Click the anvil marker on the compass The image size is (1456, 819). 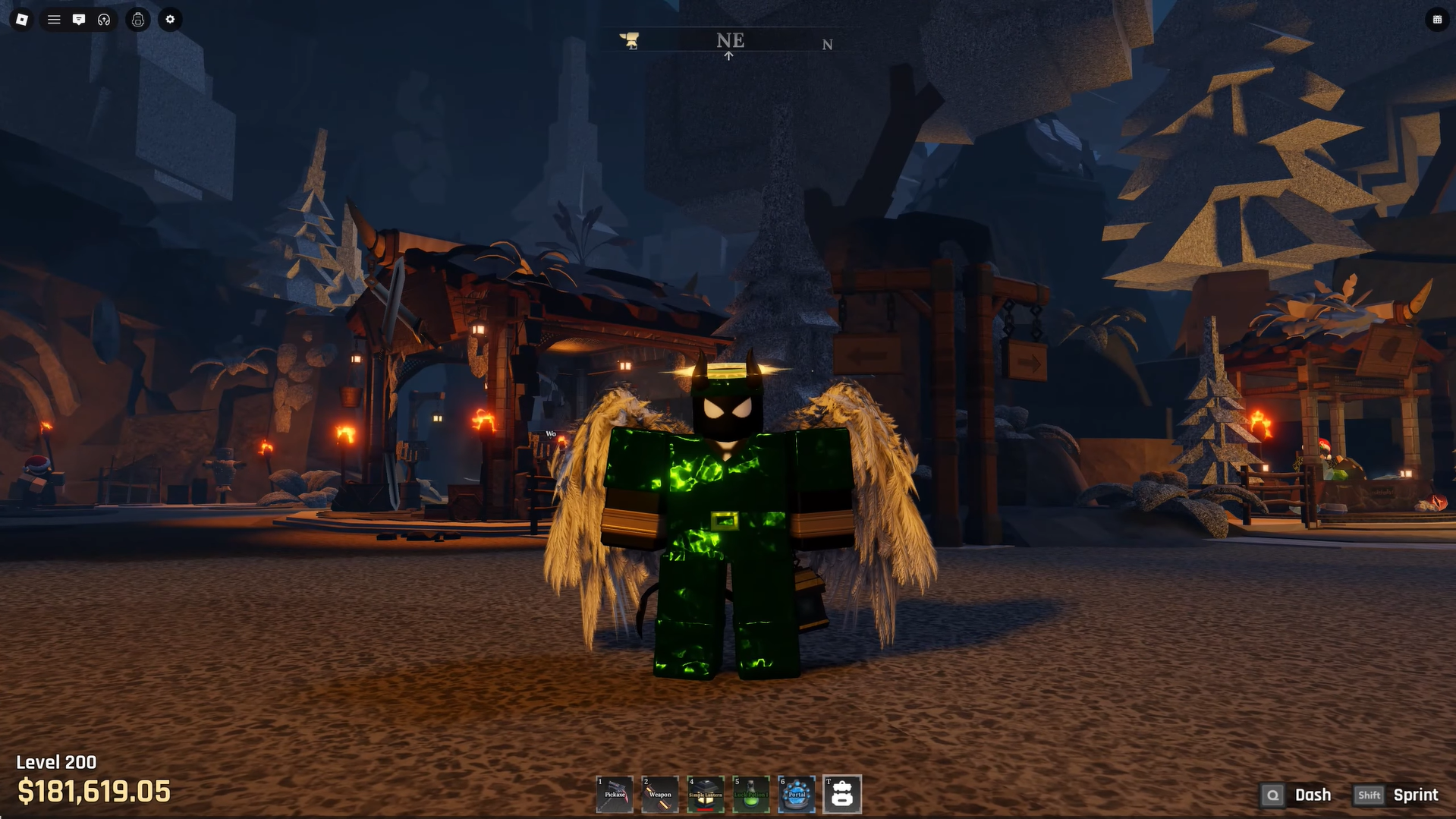[630, 40]
